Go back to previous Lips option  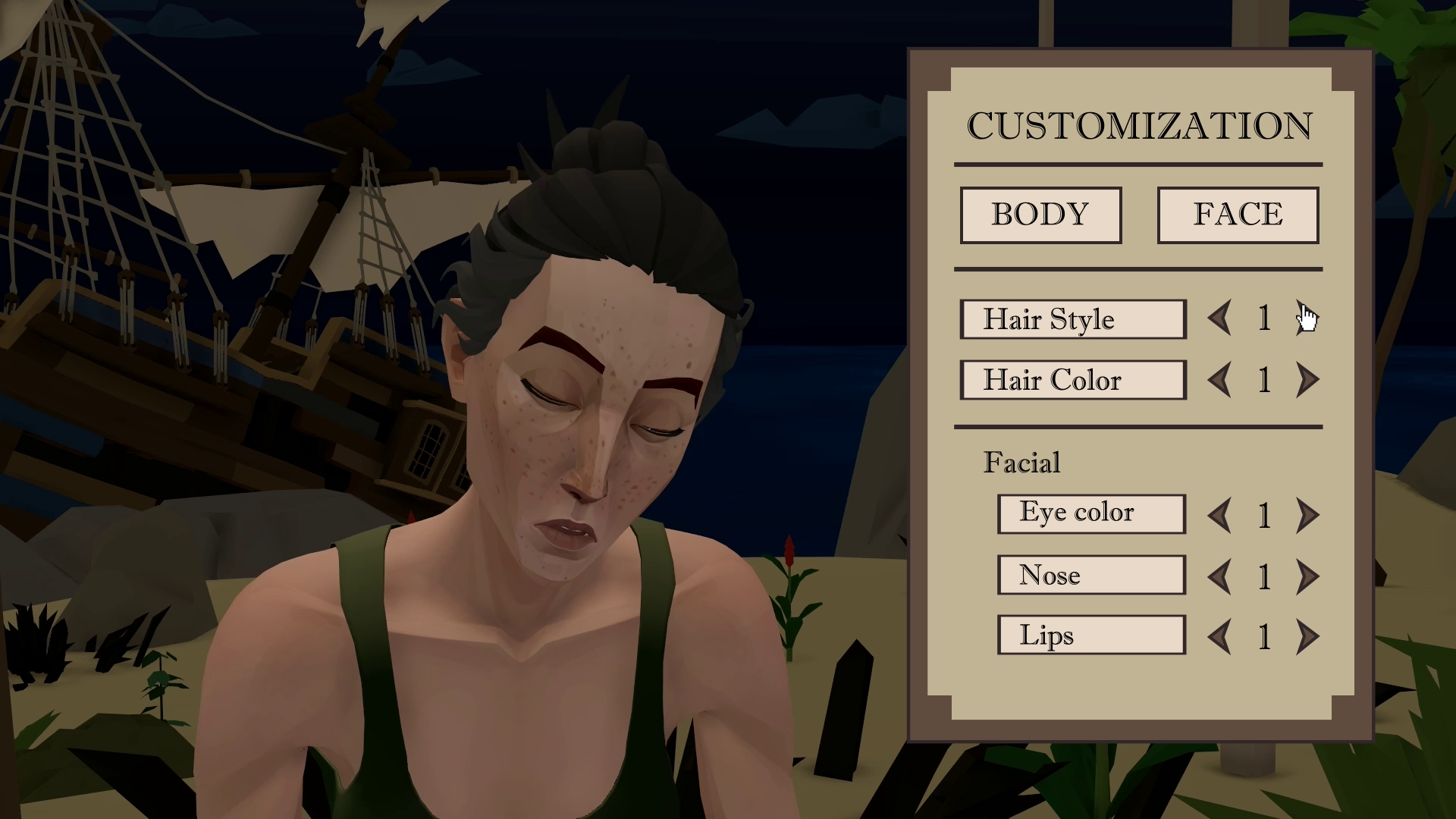[x=1219, y=637]
